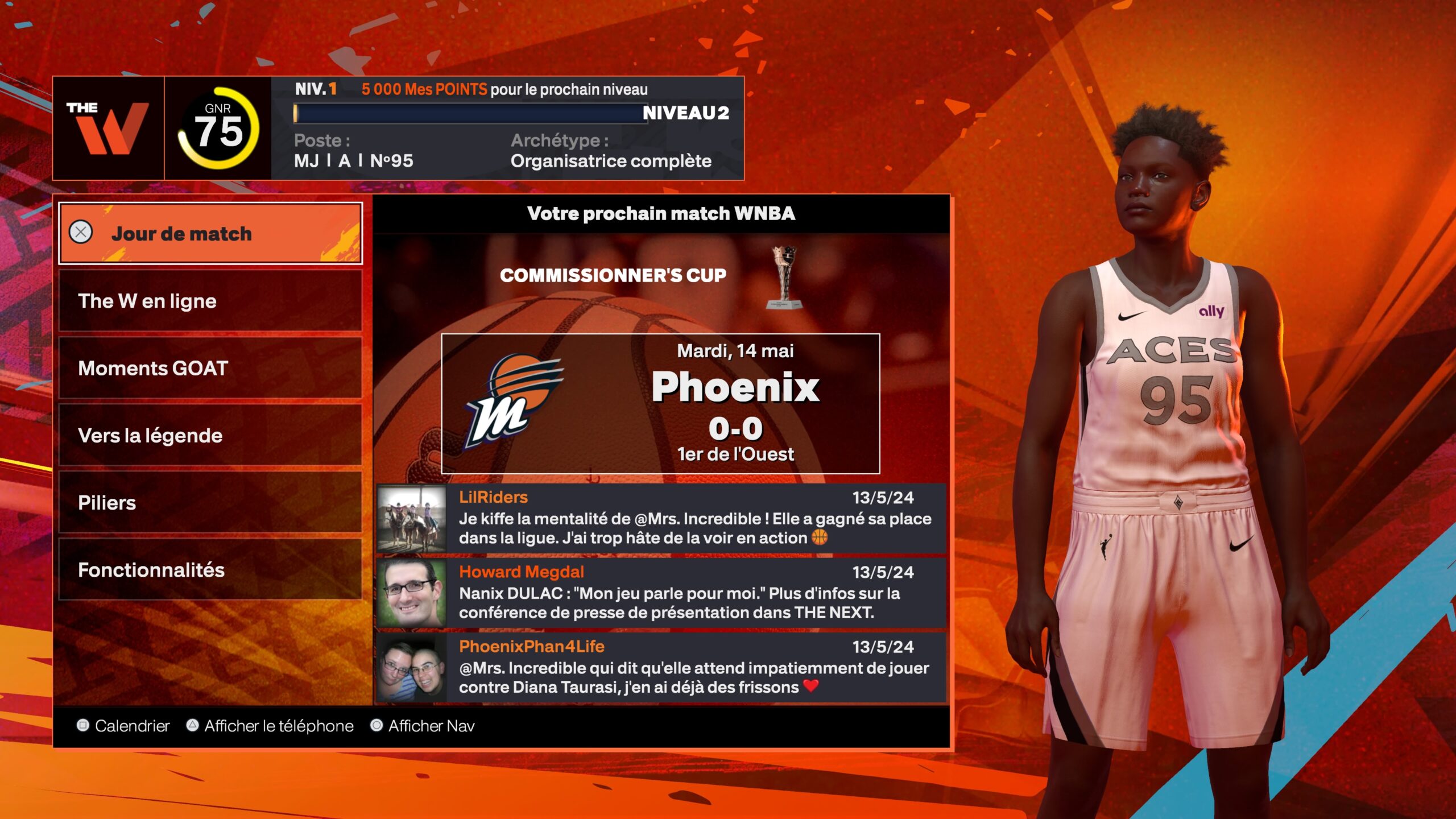Screen dimensions: 1456x819
Task: Read the LilRiders social post
Action: 694,519
